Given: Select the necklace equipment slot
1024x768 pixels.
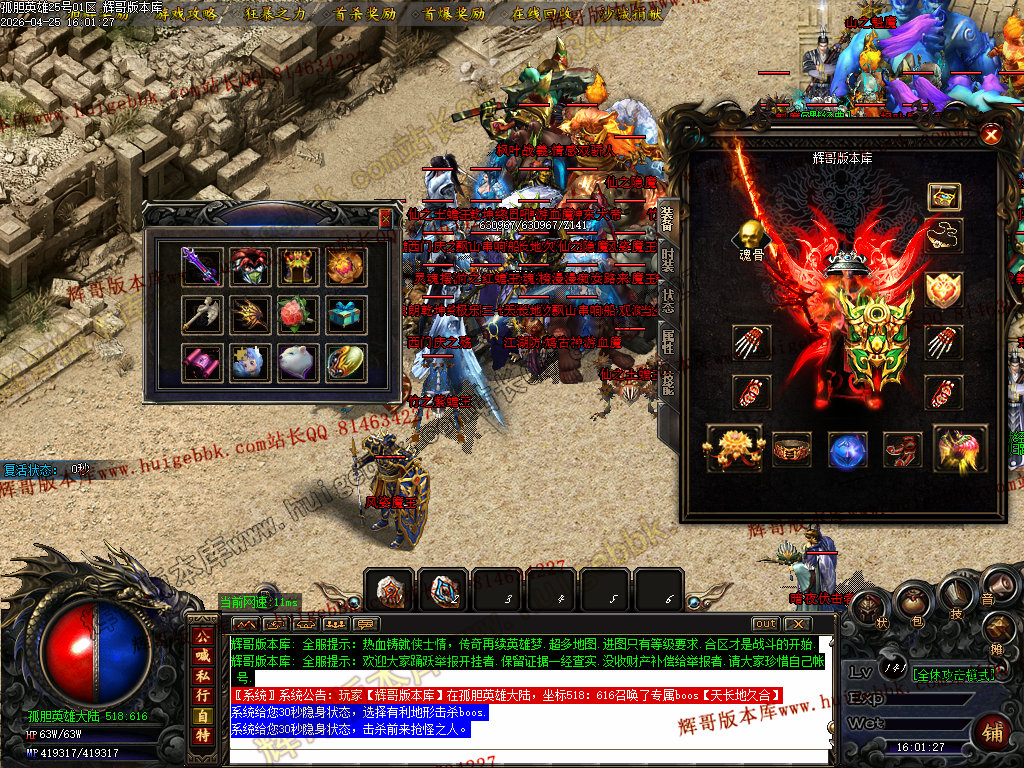Looking at the screenshot, I should click(943, 238).
